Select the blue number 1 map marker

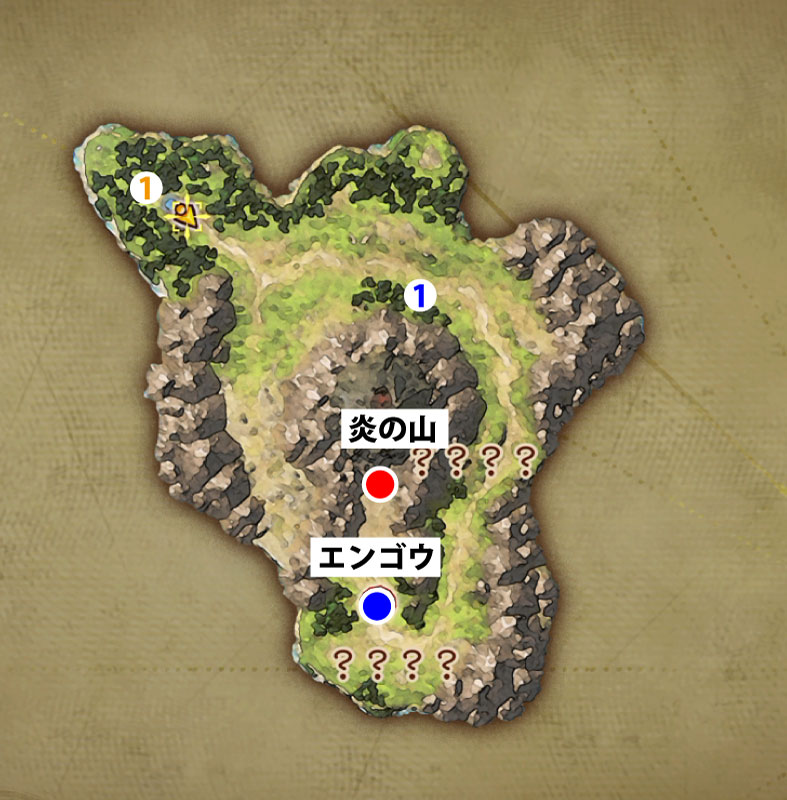pyautogui.click(x=421, y=295)
